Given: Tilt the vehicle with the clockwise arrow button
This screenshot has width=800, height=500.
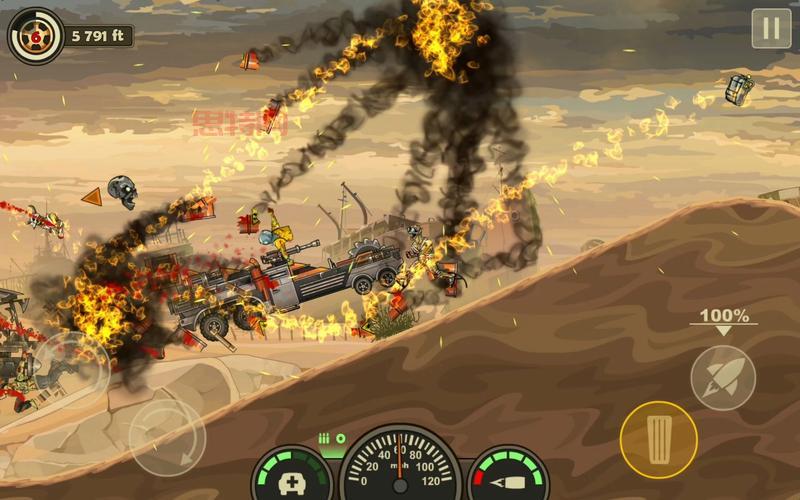Looking at the screenshot, I should 167,437.
